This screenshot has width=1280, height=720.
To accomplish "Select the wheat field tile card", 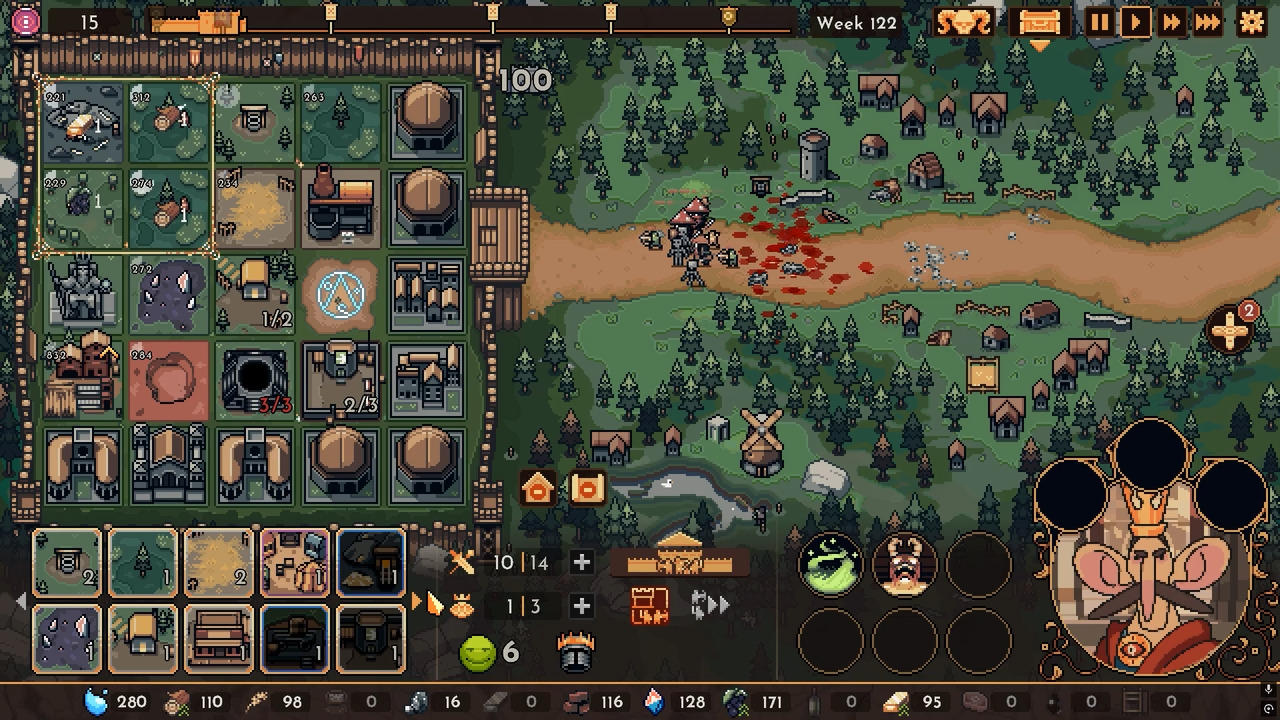I will pyautogui.click(x=219, y=564).
